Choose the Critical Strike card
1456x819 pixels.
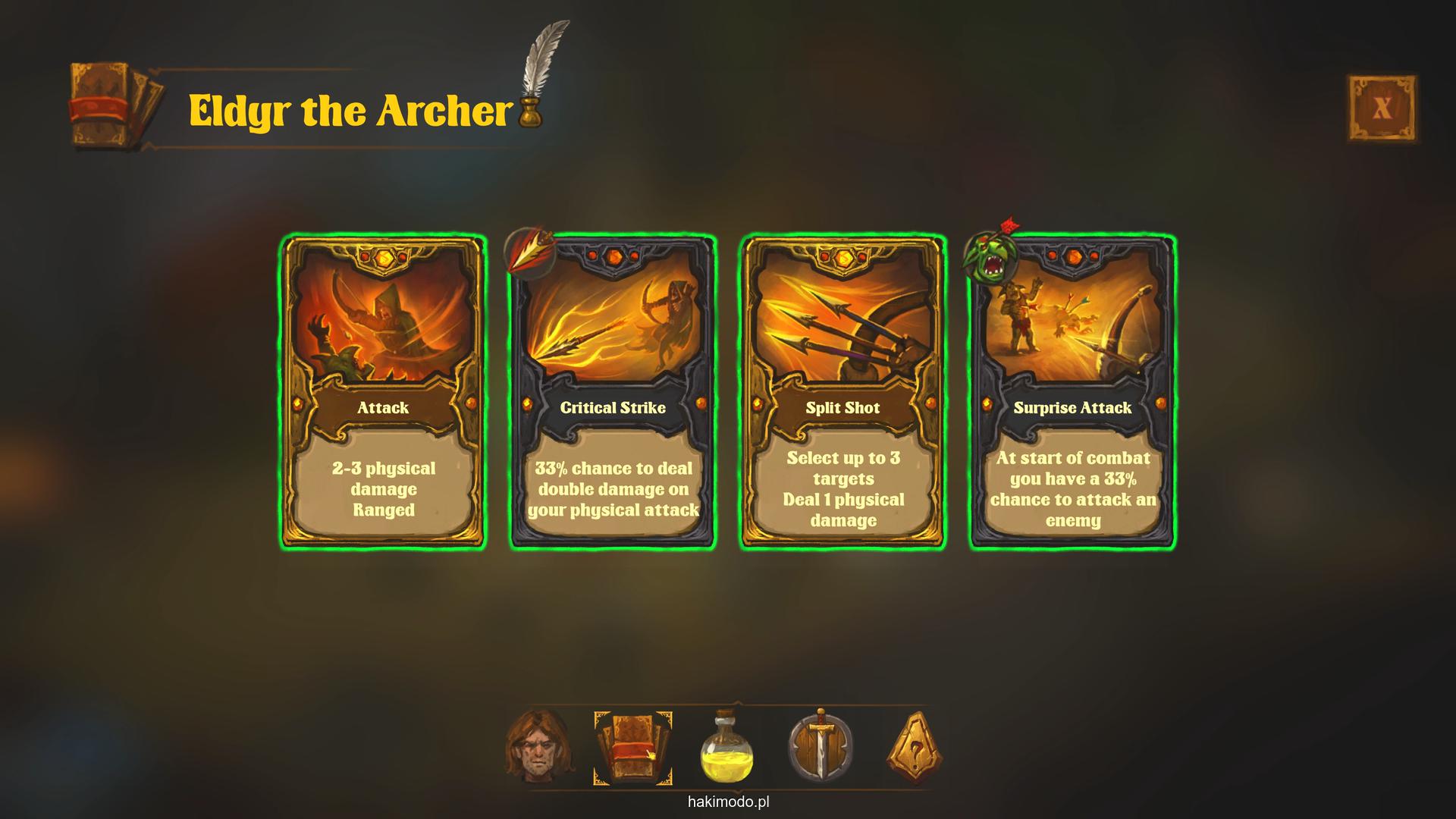click(613, 392)
